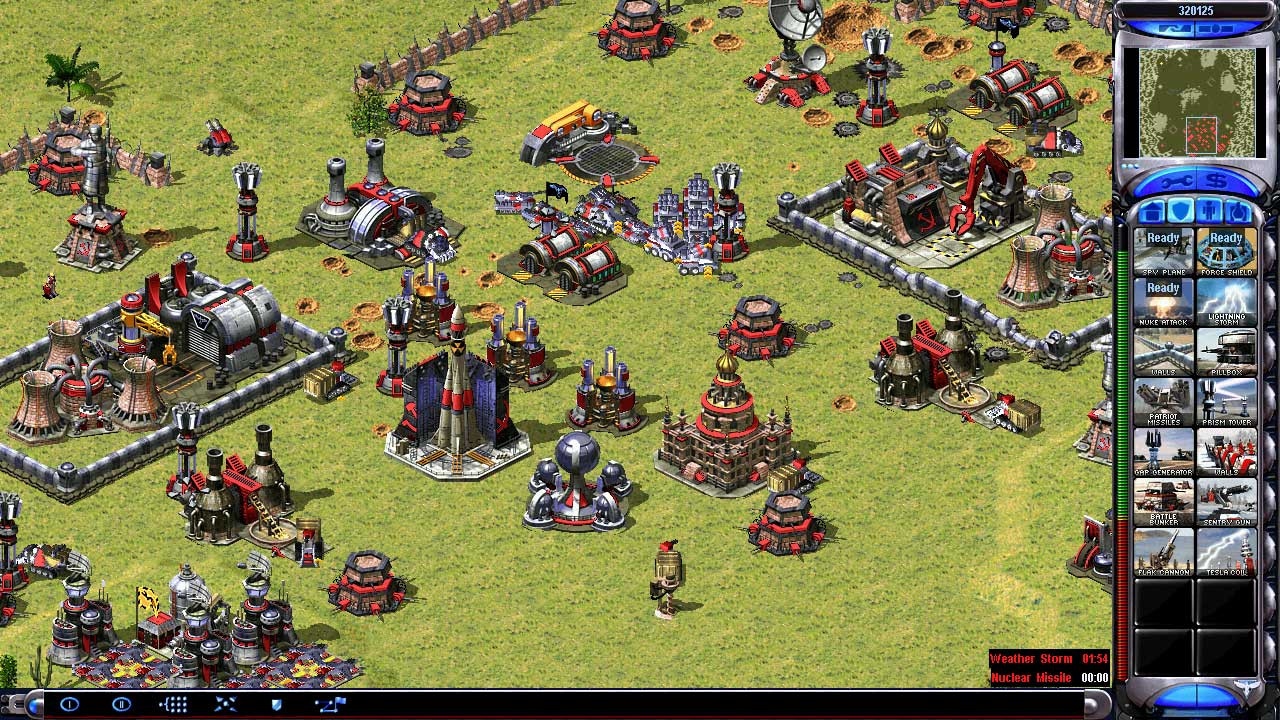Place a beacon using the bottom bar flag icon
Image resolution: width=1280 pixels, height=720 pixels.
coord(330,705)
